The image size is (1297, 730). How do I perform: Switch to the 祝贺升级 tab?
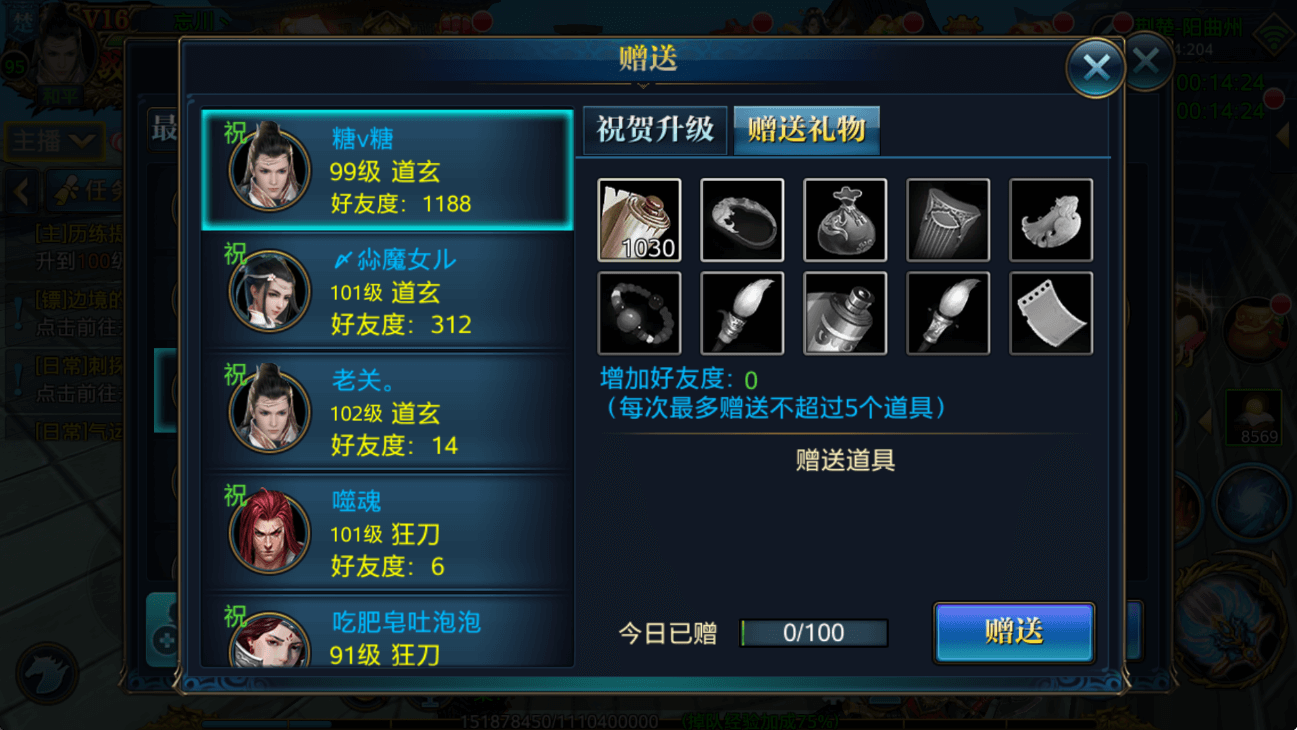[x=655, y=130]
